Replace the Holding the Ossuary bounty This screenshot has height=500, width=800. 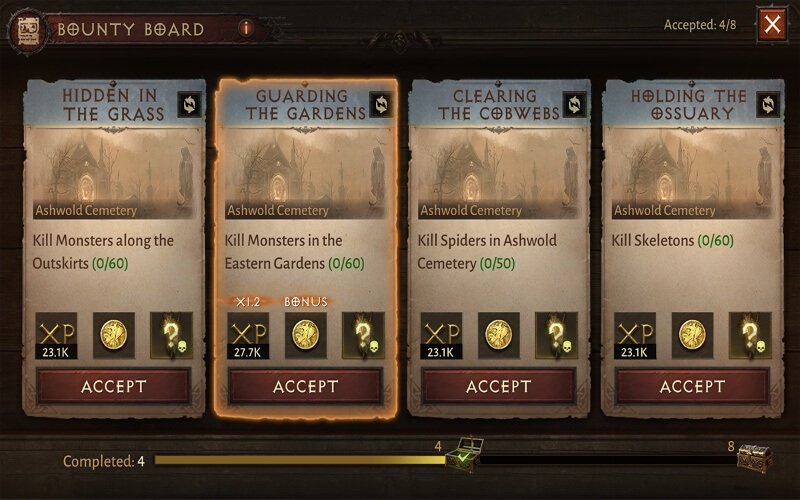coord(766,103)
